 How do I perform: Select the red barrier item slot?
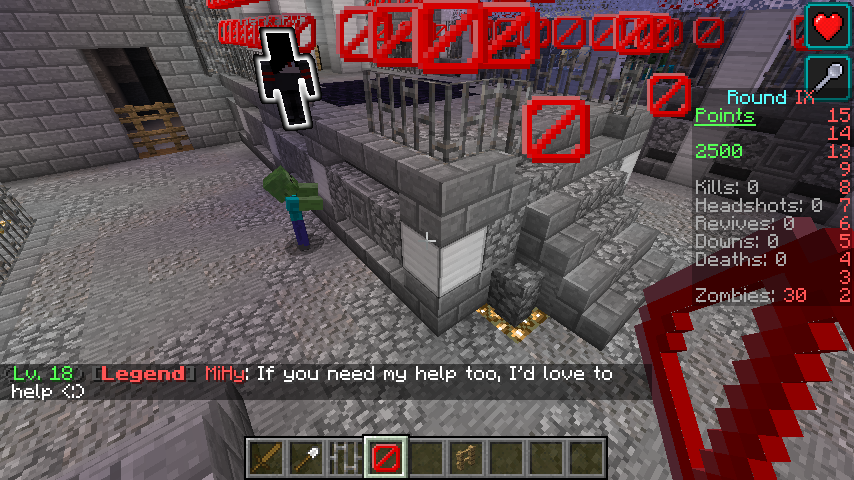point(385,458)
